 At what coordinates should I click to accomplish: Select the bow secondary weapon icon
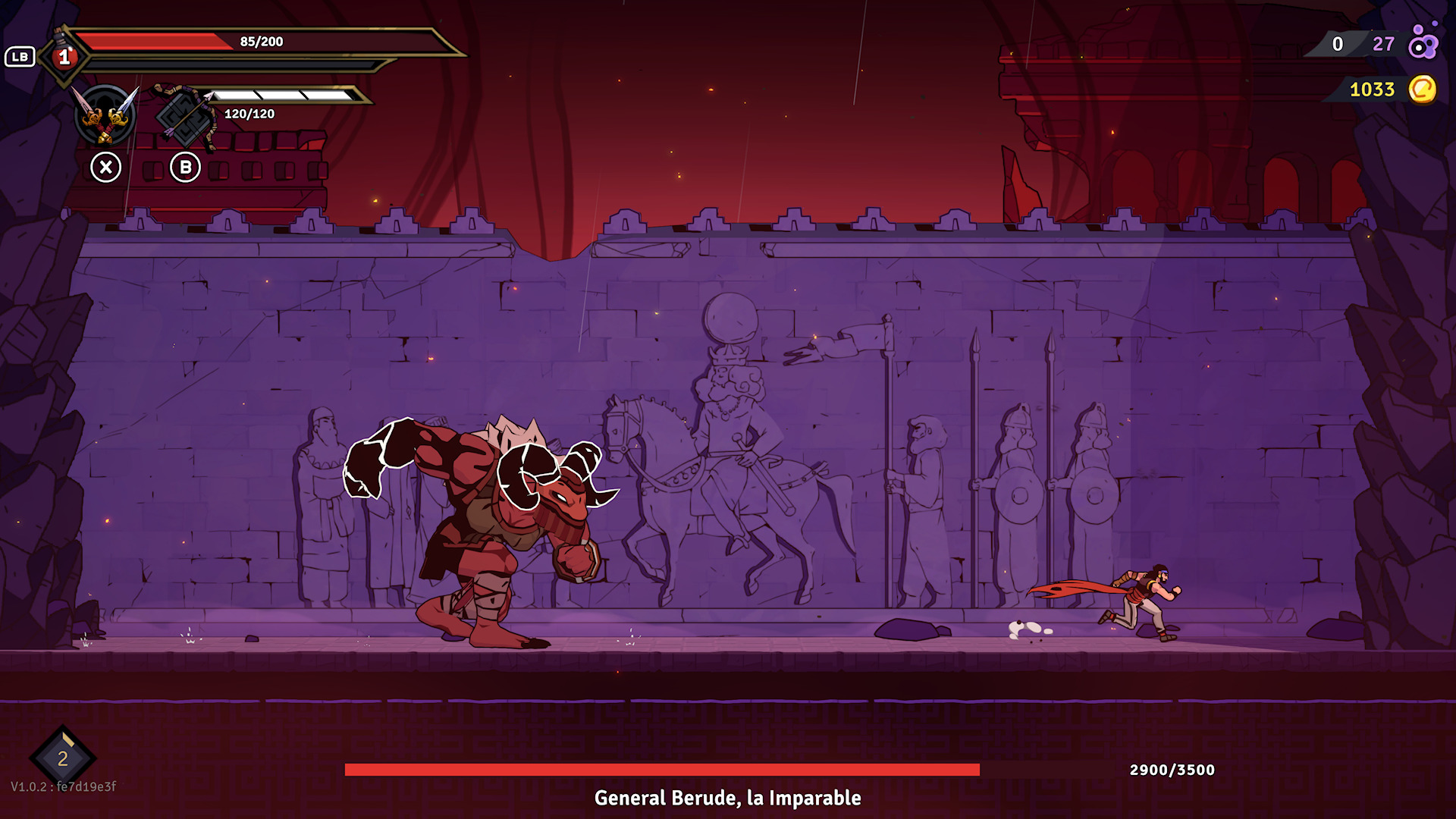coord(186,116)
